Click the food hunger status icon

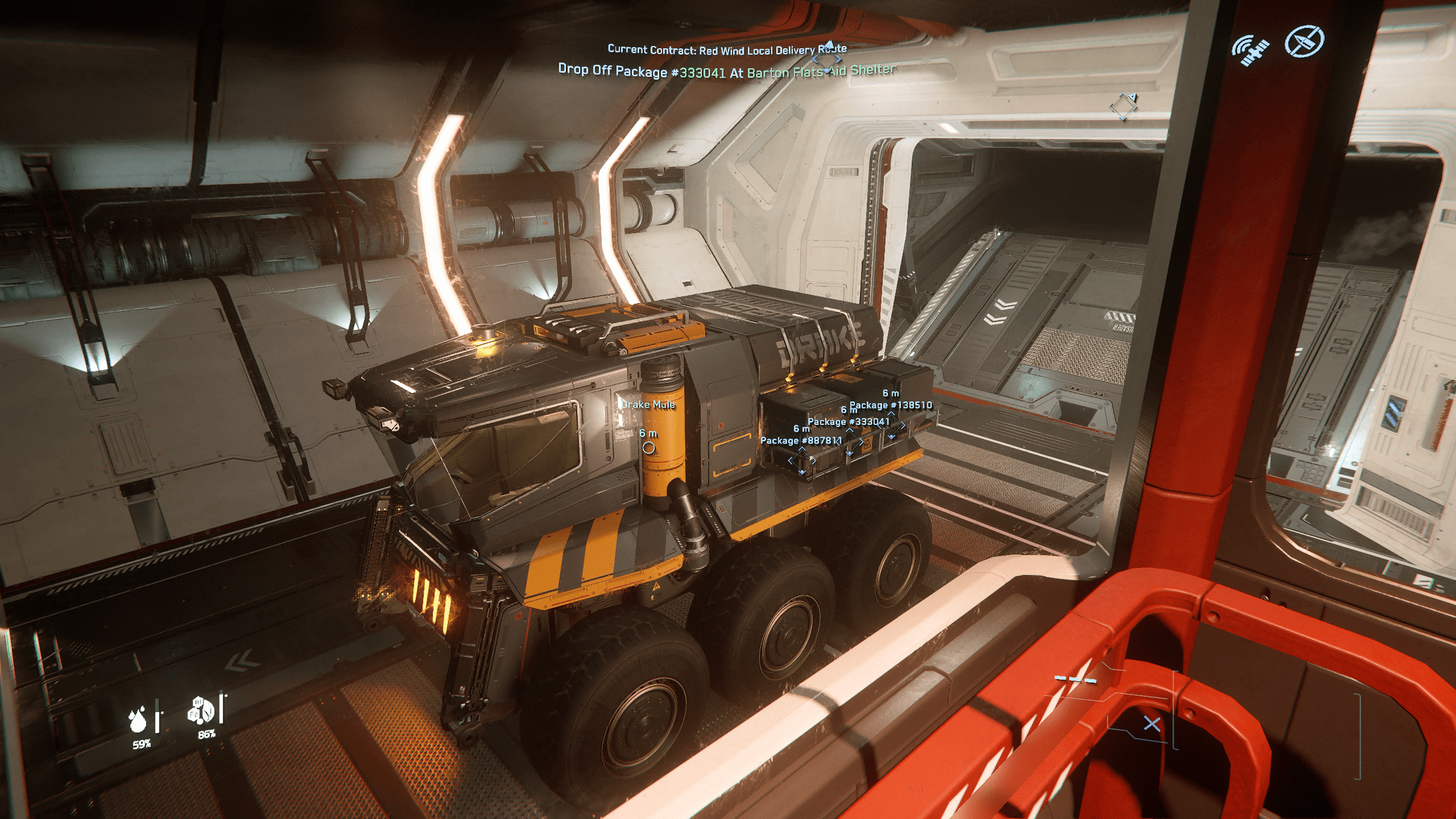(201, 711)
